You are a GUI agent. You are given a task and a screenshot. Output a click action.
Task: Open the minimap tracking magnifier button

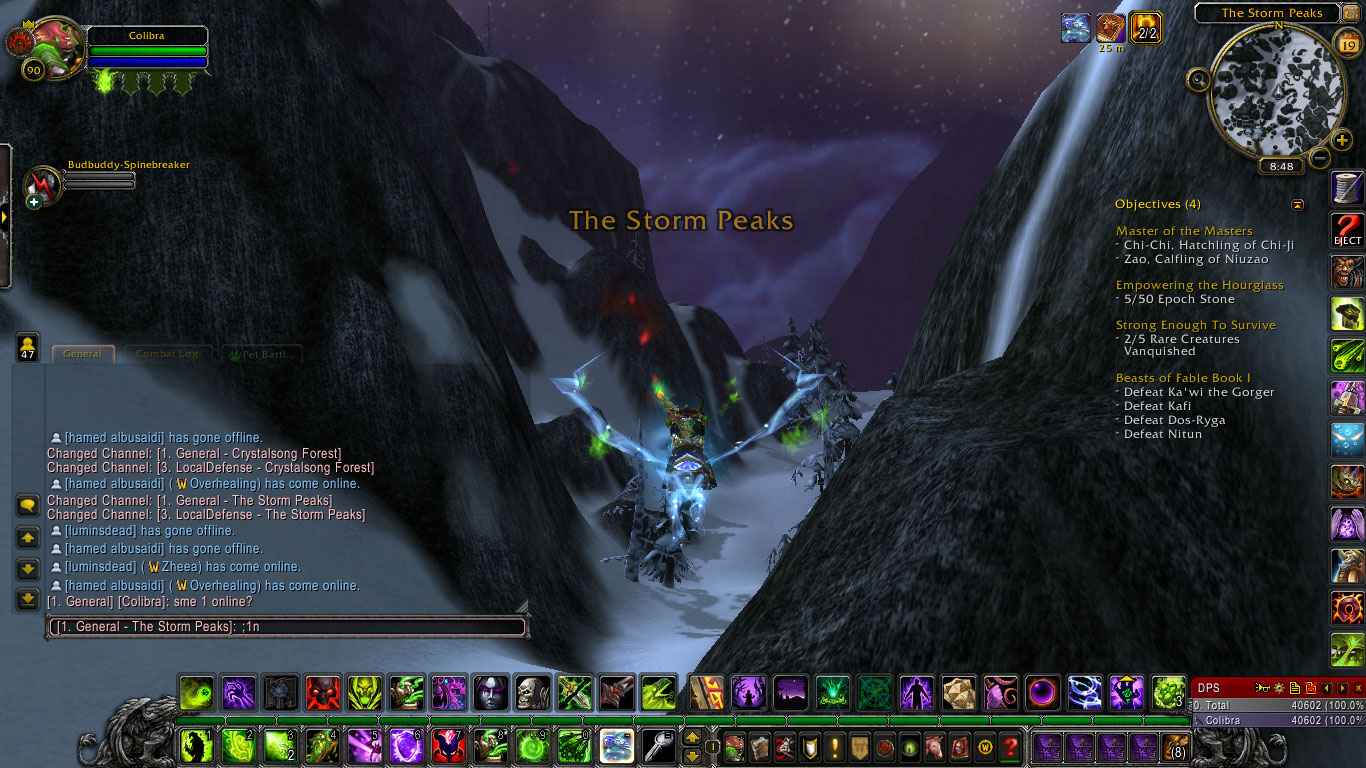(1199, 79)
